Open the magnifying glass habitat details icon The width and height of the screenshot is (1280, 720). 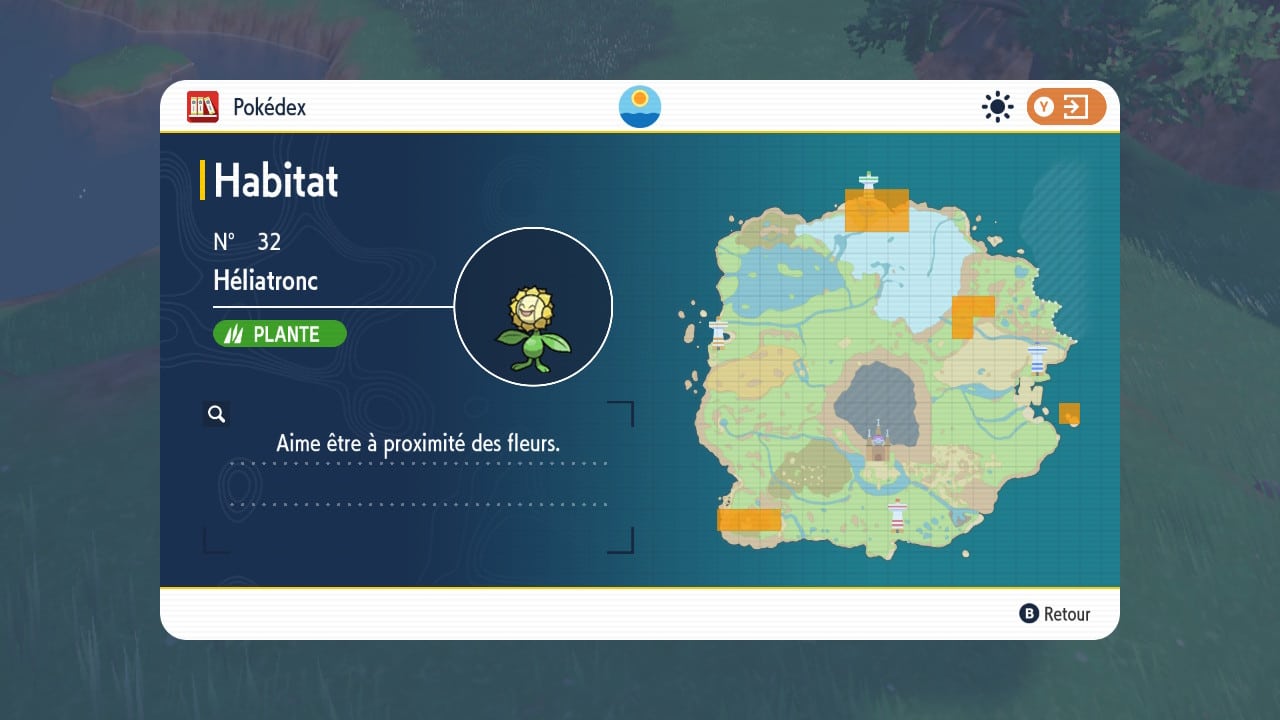click(x=216, y=413)
